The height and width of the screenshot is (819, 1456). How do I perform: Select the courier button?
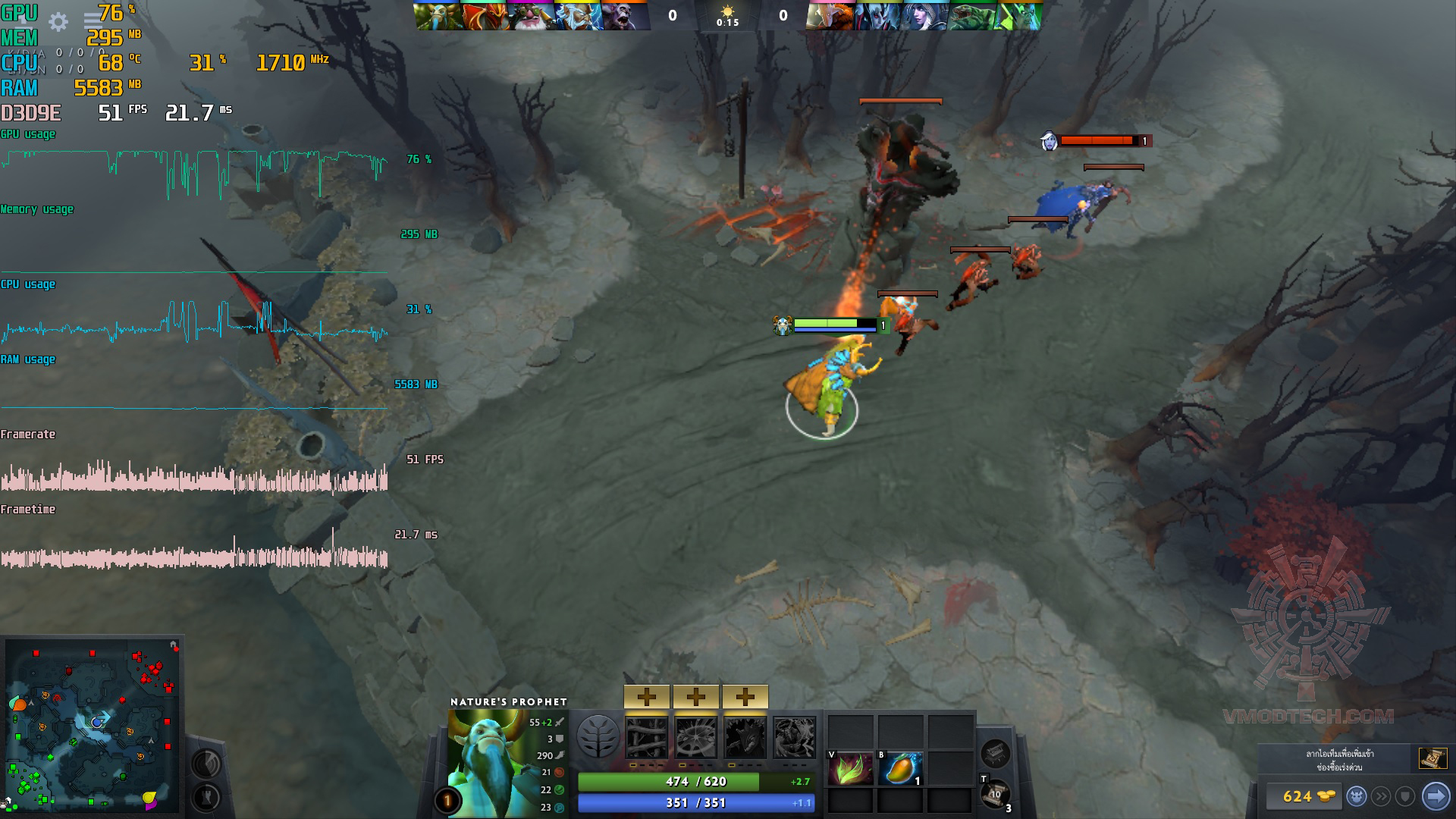[x=1356, y=796]
